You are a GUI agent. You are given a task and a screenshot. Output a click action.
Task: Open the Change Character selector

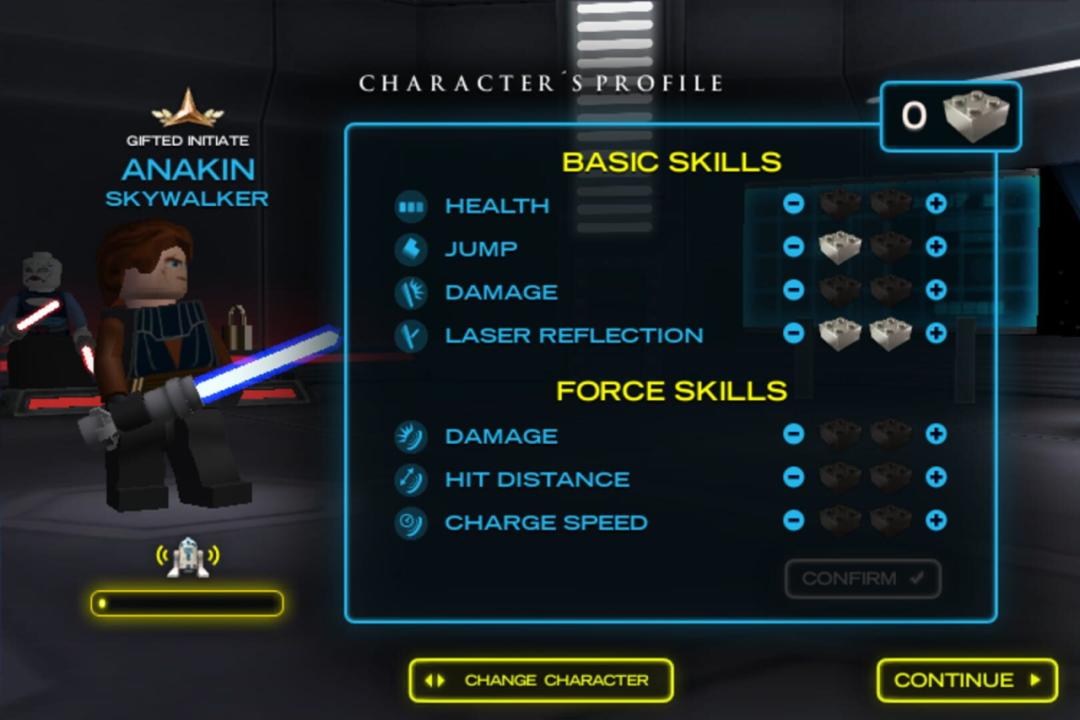click(x=541, y=680)
